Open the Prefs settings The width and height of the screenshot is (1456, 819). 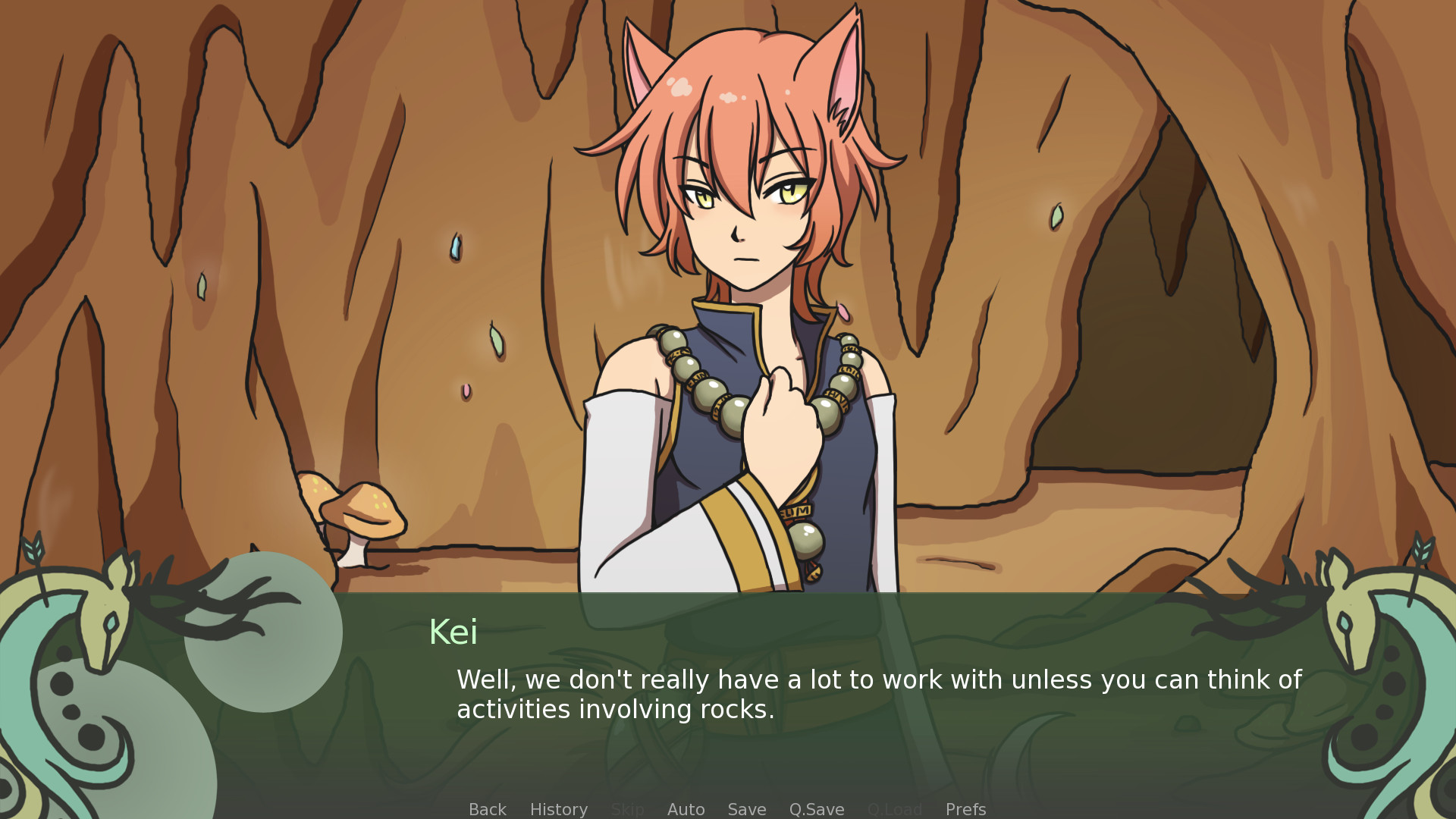pos(965,809)
